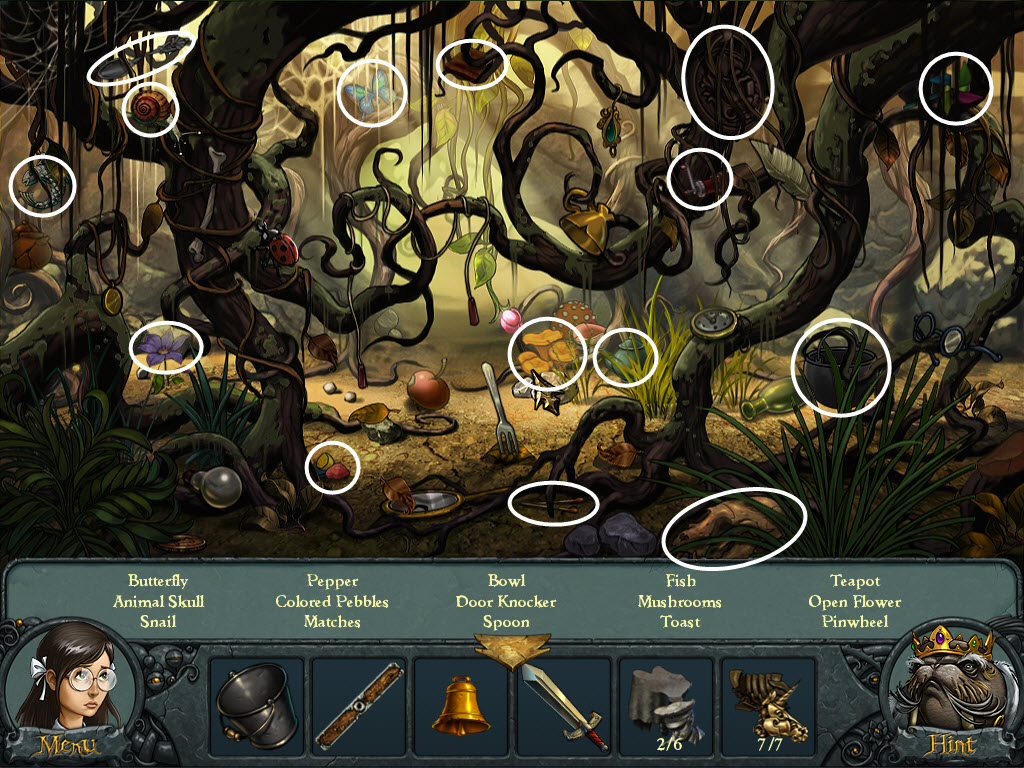Pick the golden bell from inventory
Image resolution: width=1024 pixels, height=768 pixels.
click(461, 706)
